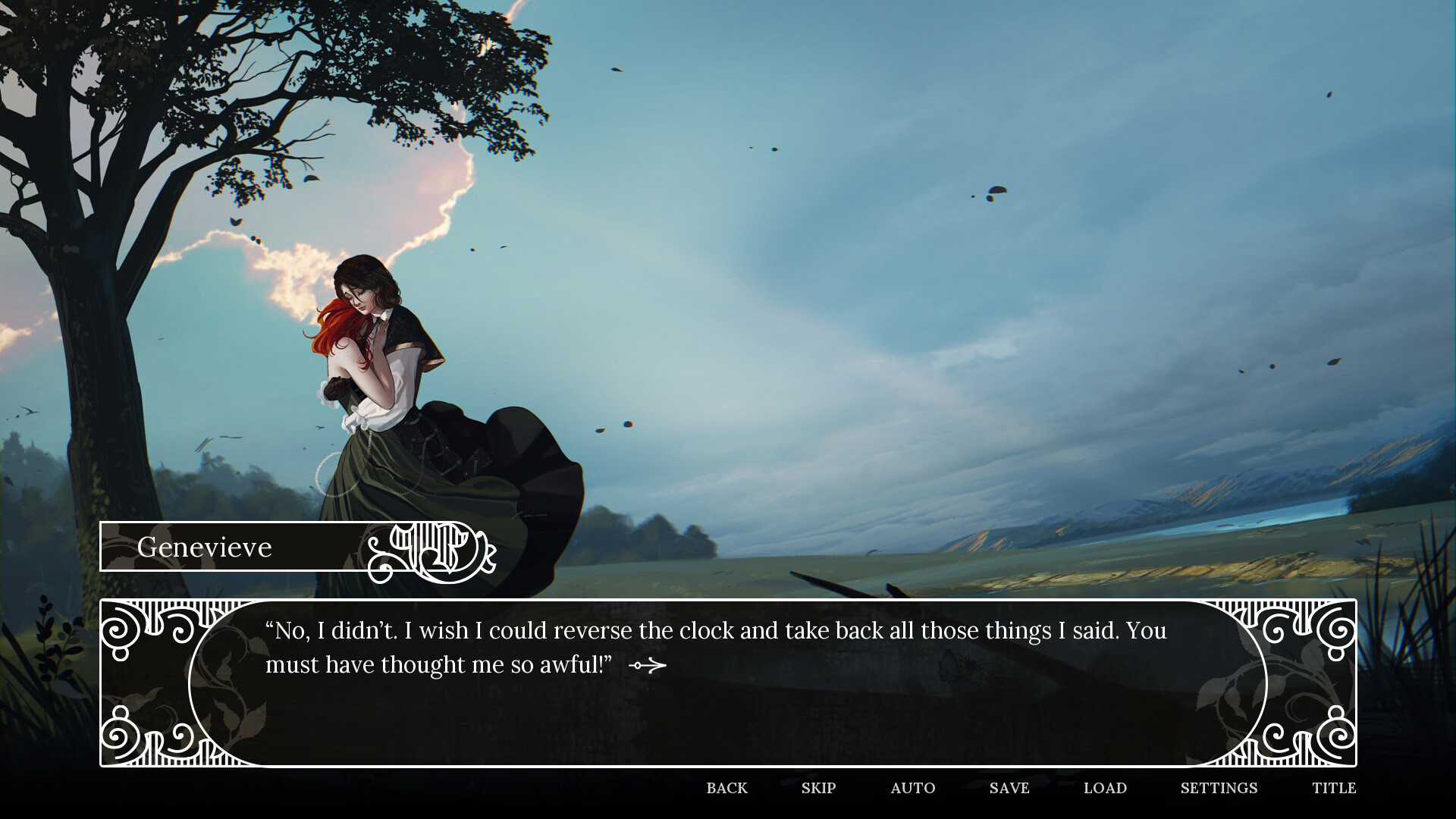The width and height of the screenshot is (1456, 819).
Task: Open the Save menu
Action: click(x=1009, y=788)
